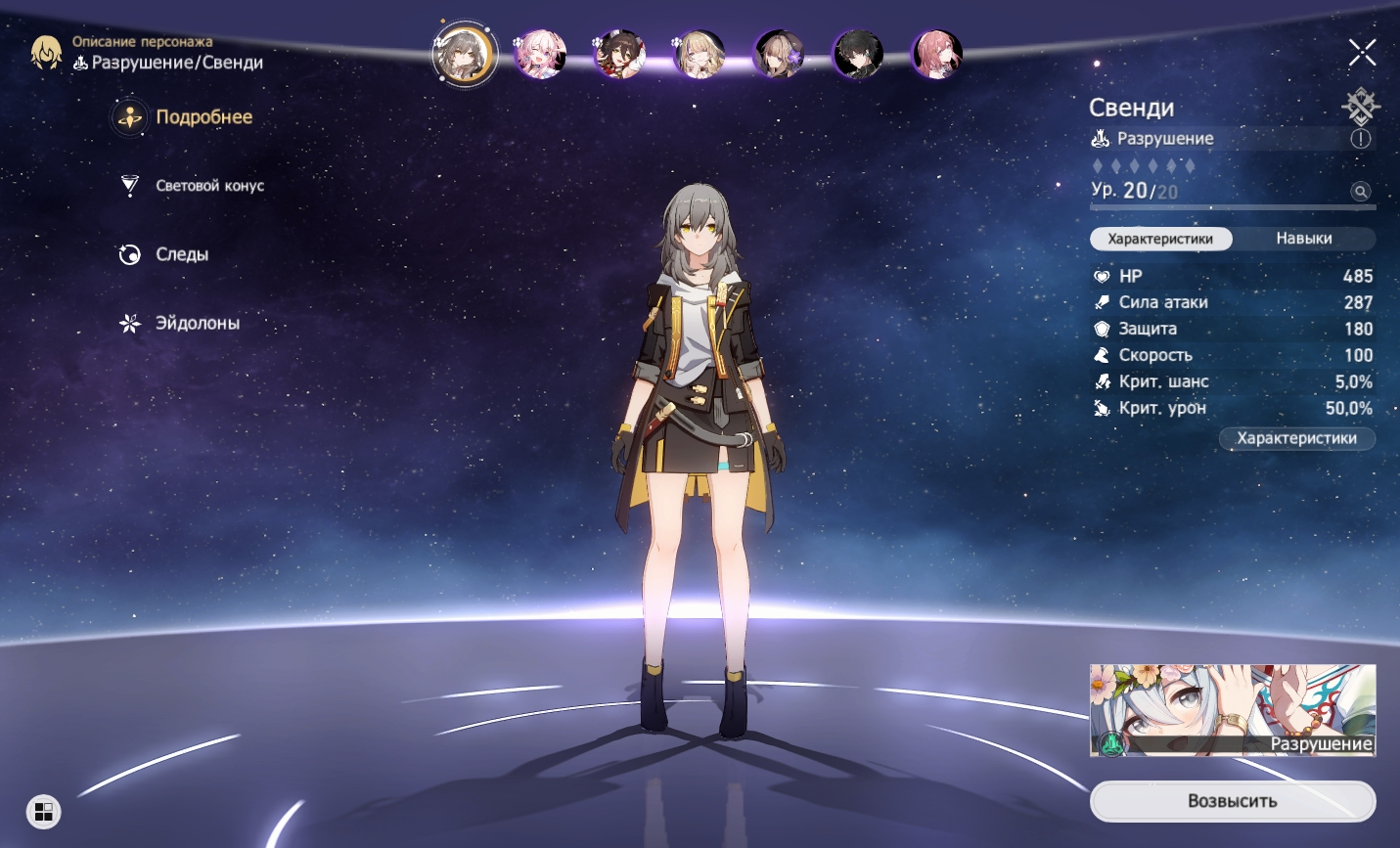The image size is (1400, 848).
Task: Open the detailed Характеристики button below stats
Action: (1296, 438)
